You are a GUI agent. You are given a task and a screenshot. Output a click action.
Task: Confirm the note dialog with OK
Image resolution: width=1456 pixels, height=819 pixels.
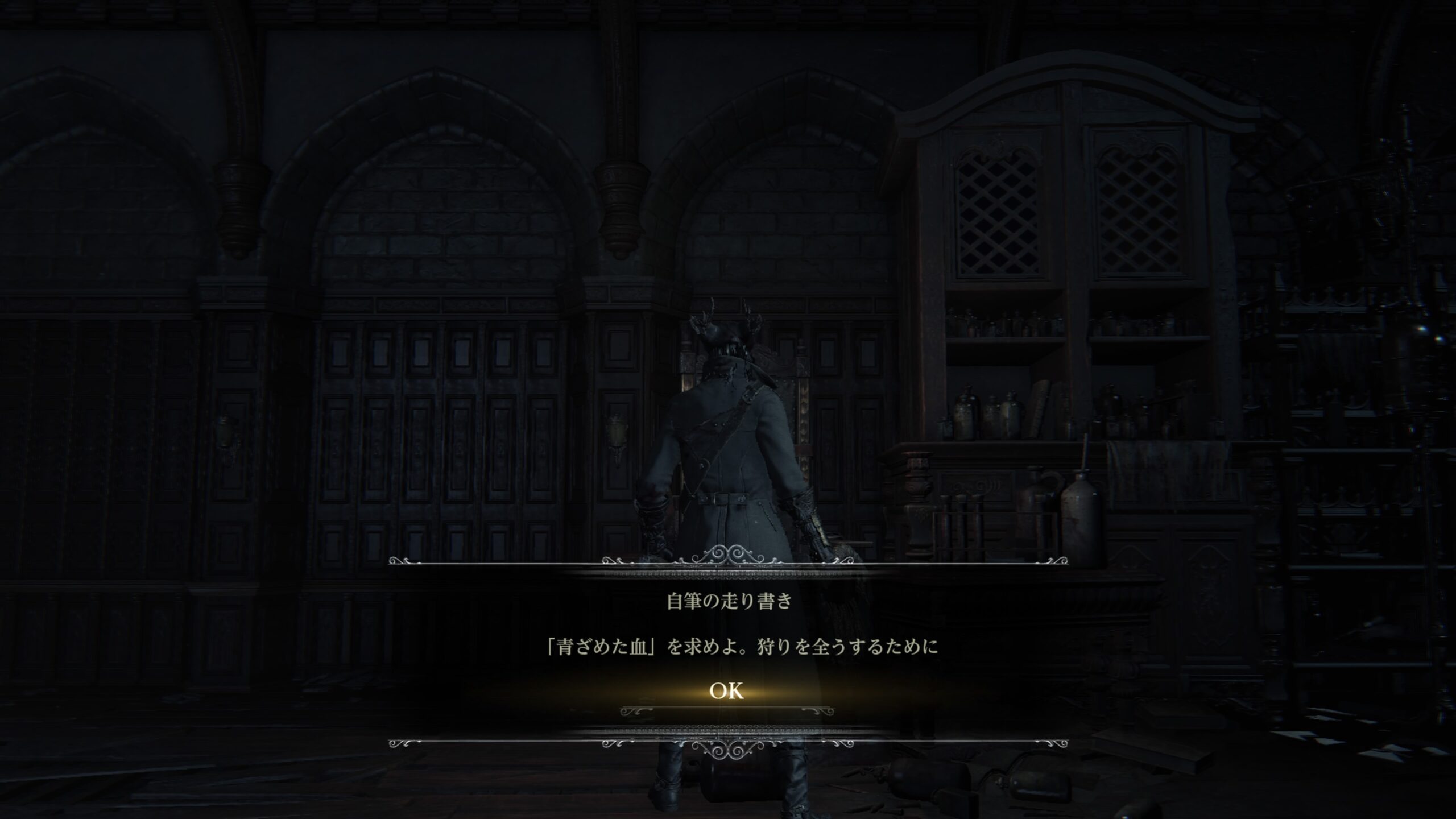(726, 691)
